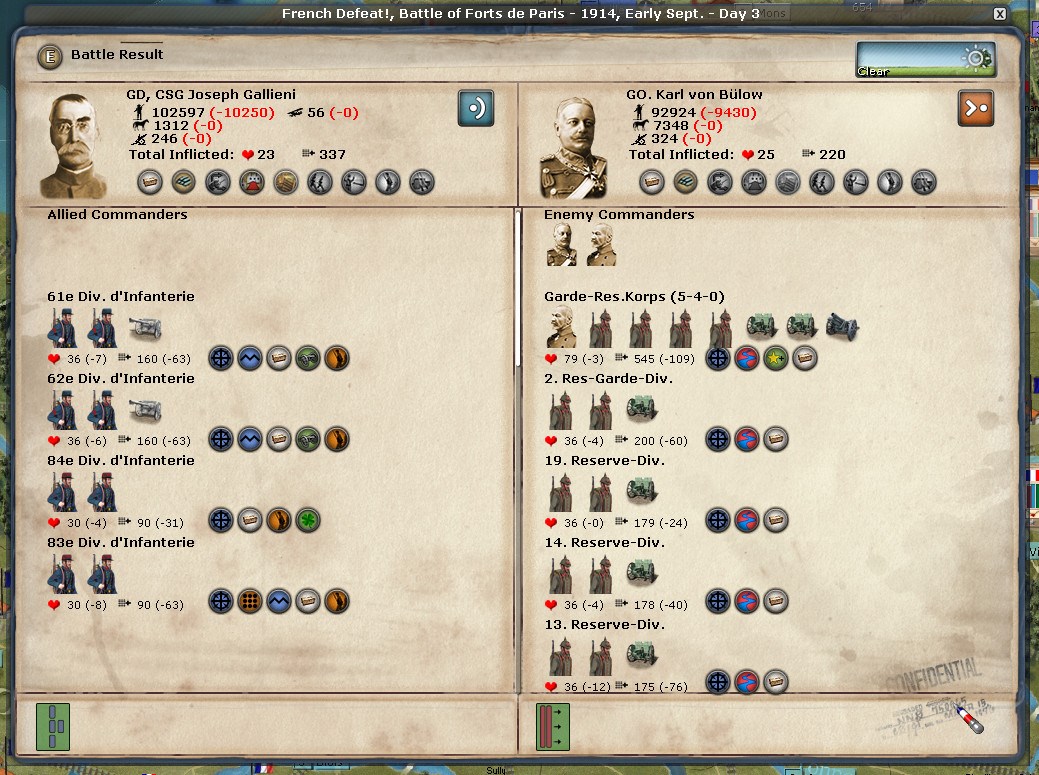
Task: Select the 19. Reserve-Div. row
Action: coord(604,461)
